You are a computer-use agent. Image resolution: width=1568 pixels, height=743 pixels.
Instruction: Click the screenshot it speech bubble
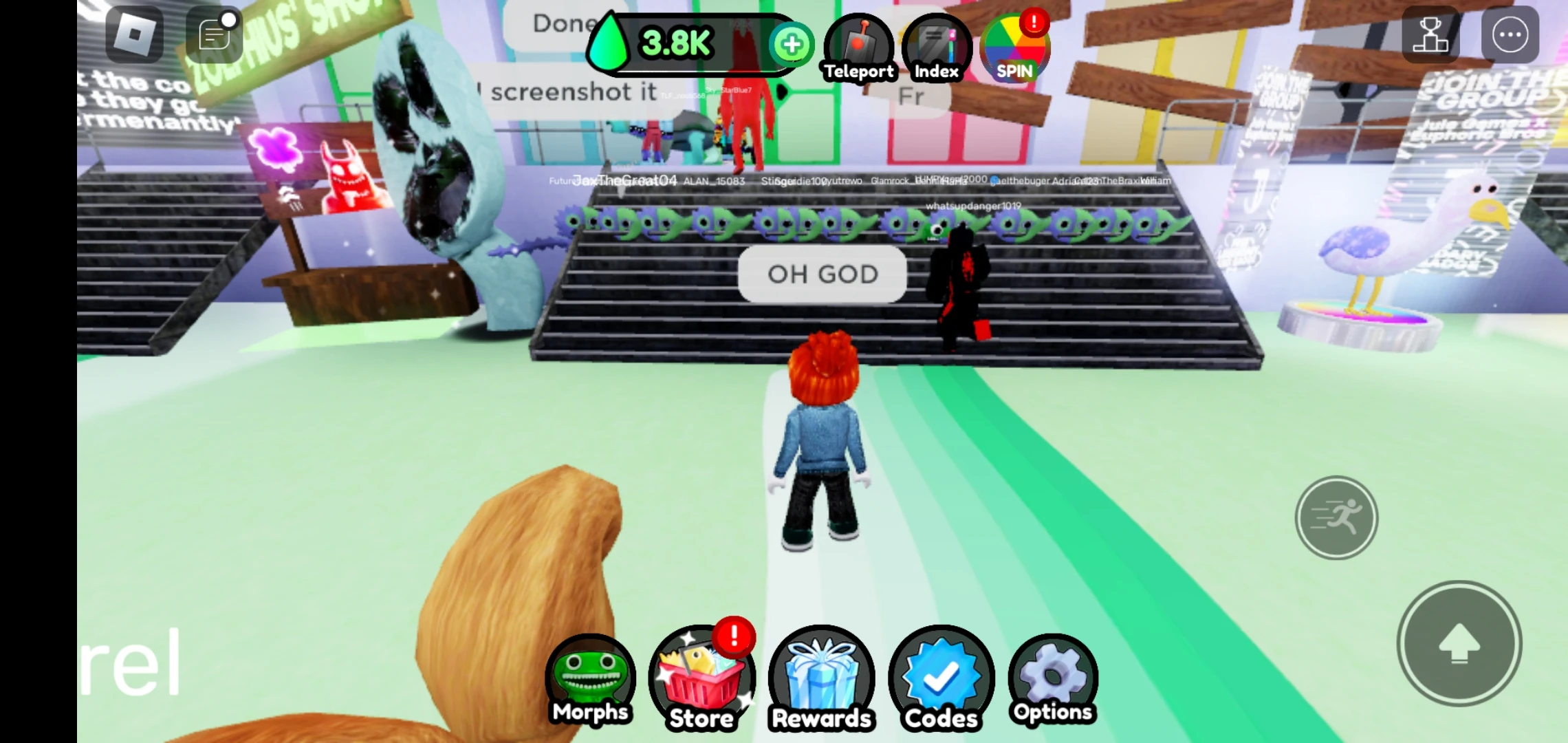(x=574, y=91)
